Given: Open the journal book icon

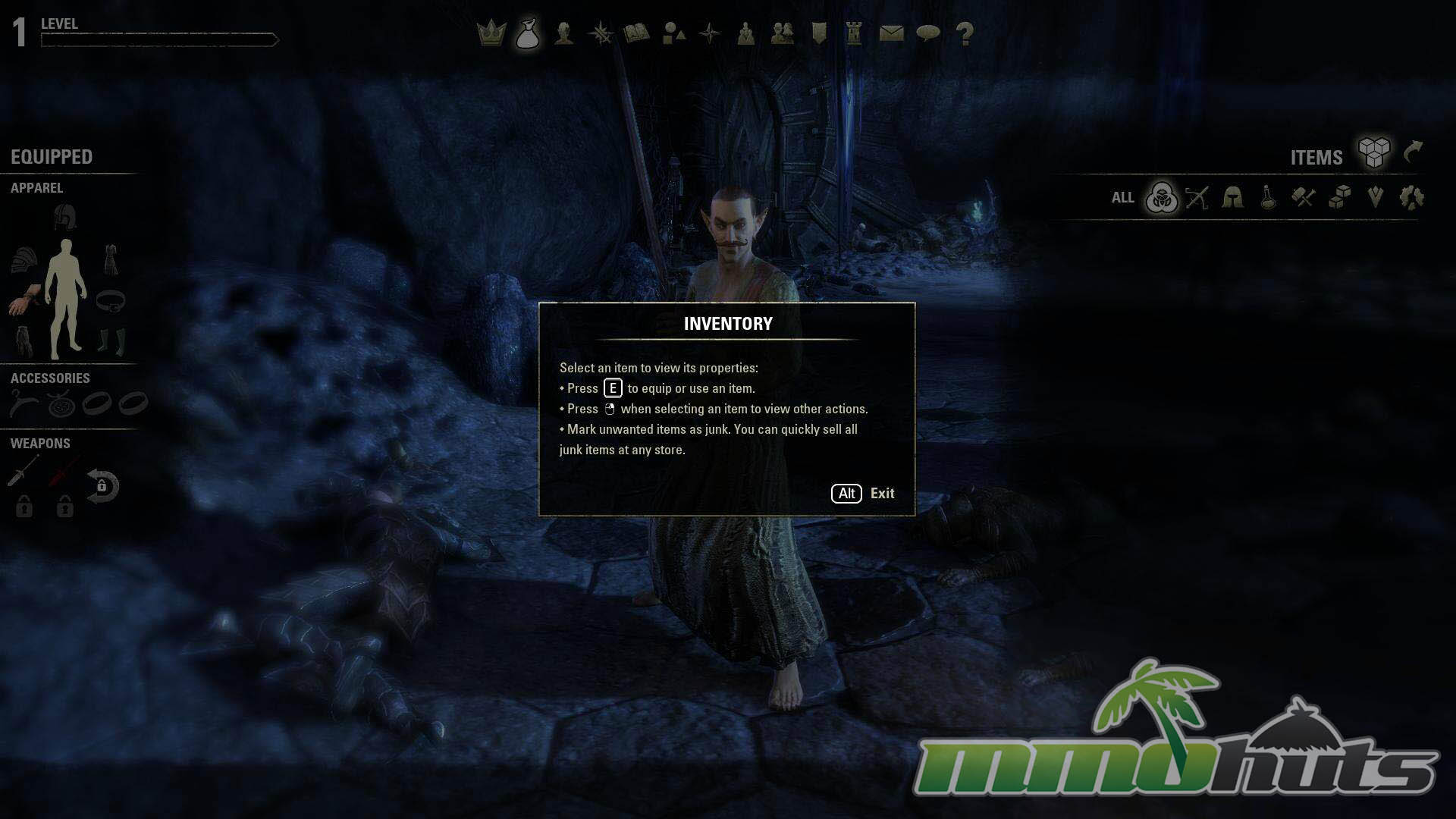Looking at the screenshot, I should (636, 33).
